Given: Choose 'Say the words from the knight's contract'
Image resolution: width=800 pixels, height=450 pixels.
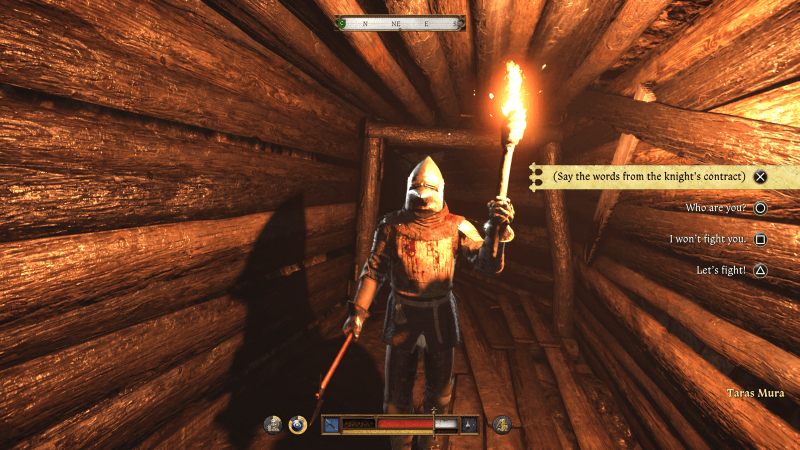Looking at the screenshot, I should [647, 177].
